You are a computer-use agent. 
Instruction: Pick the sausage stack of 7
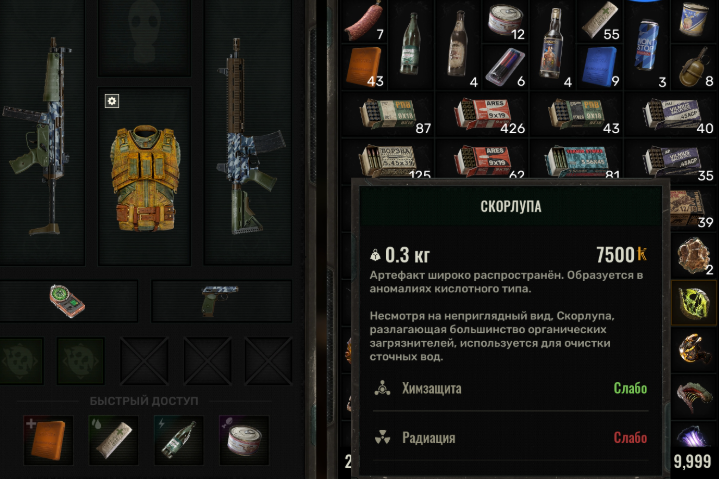365,22
